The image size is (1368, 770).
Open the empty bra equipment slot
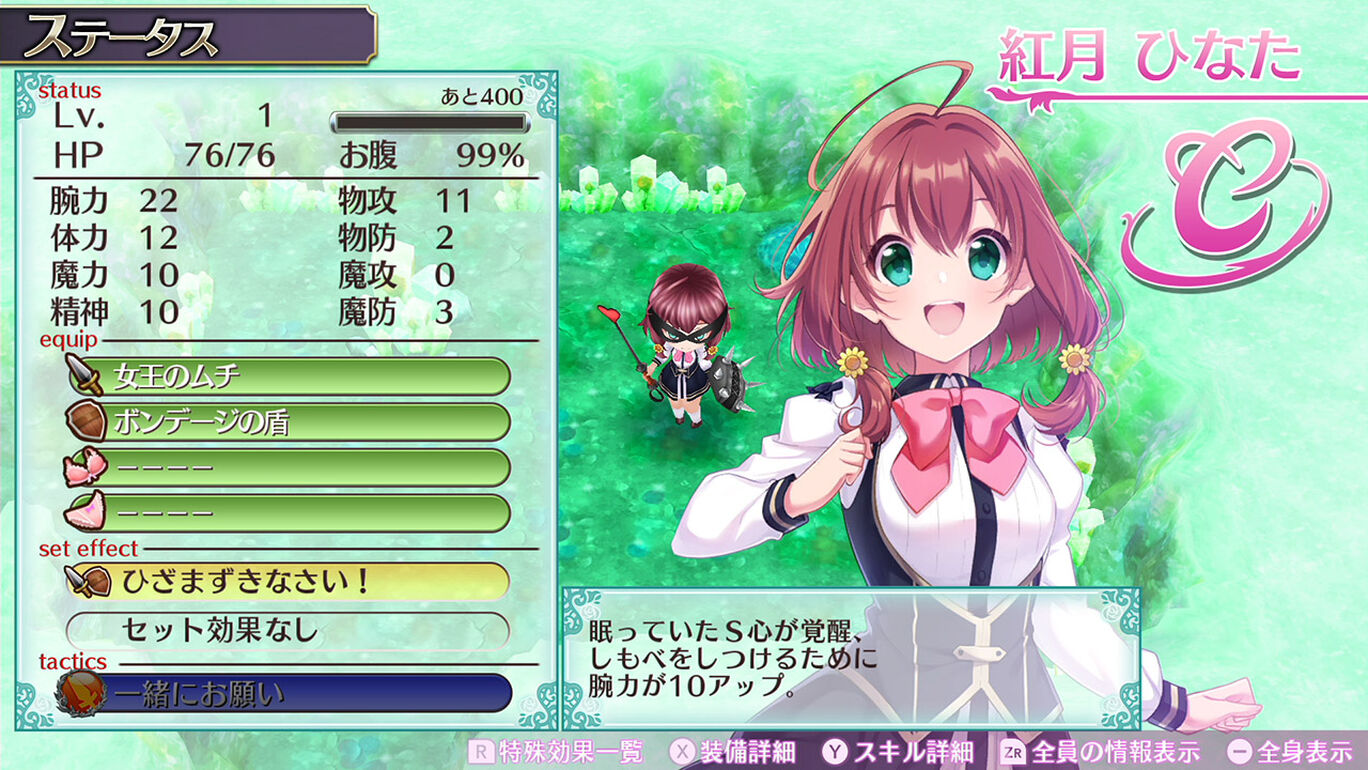coord(288,467)
